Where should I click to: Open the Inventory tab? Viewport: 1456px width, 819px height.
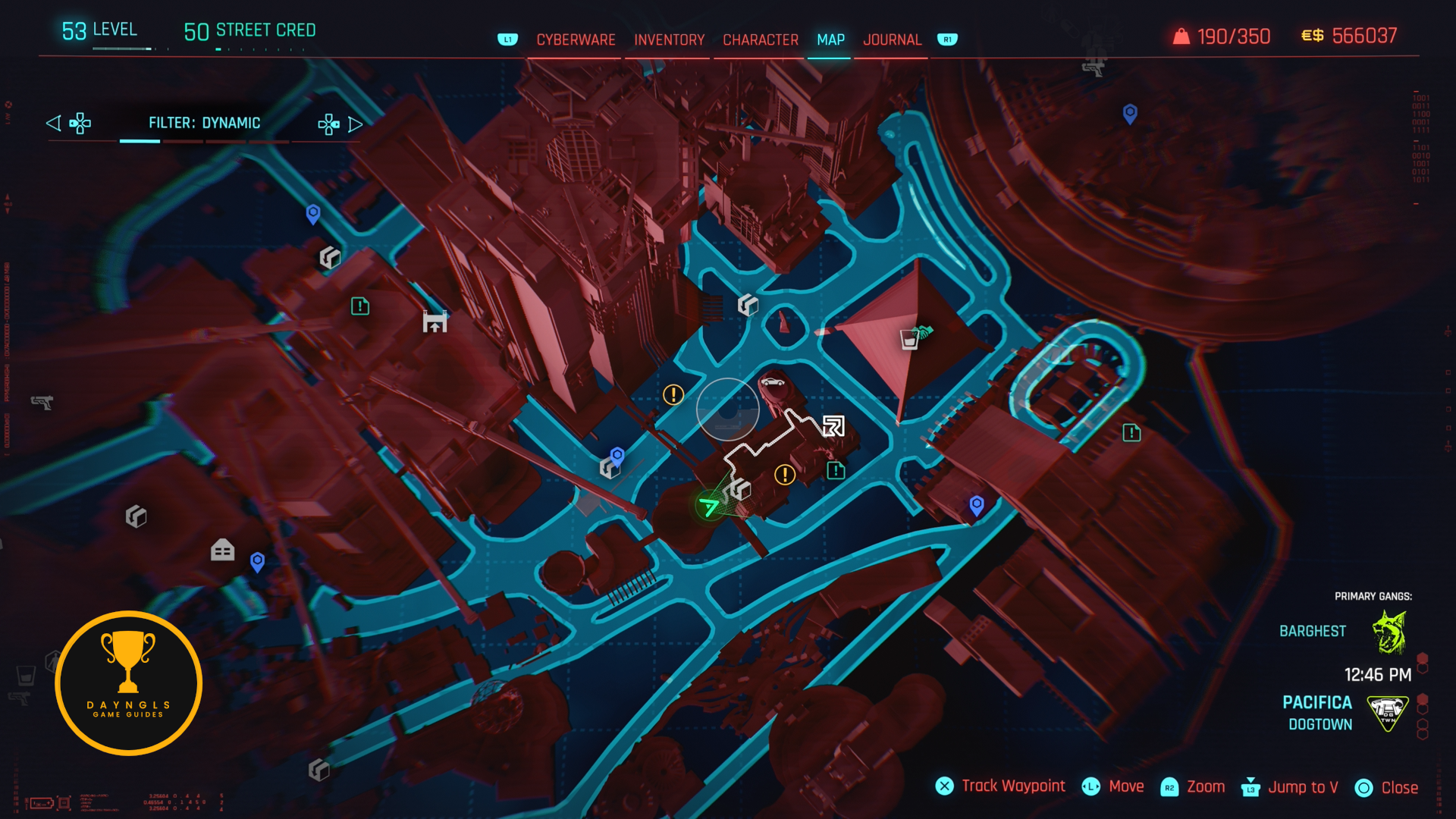click(669, 39)
